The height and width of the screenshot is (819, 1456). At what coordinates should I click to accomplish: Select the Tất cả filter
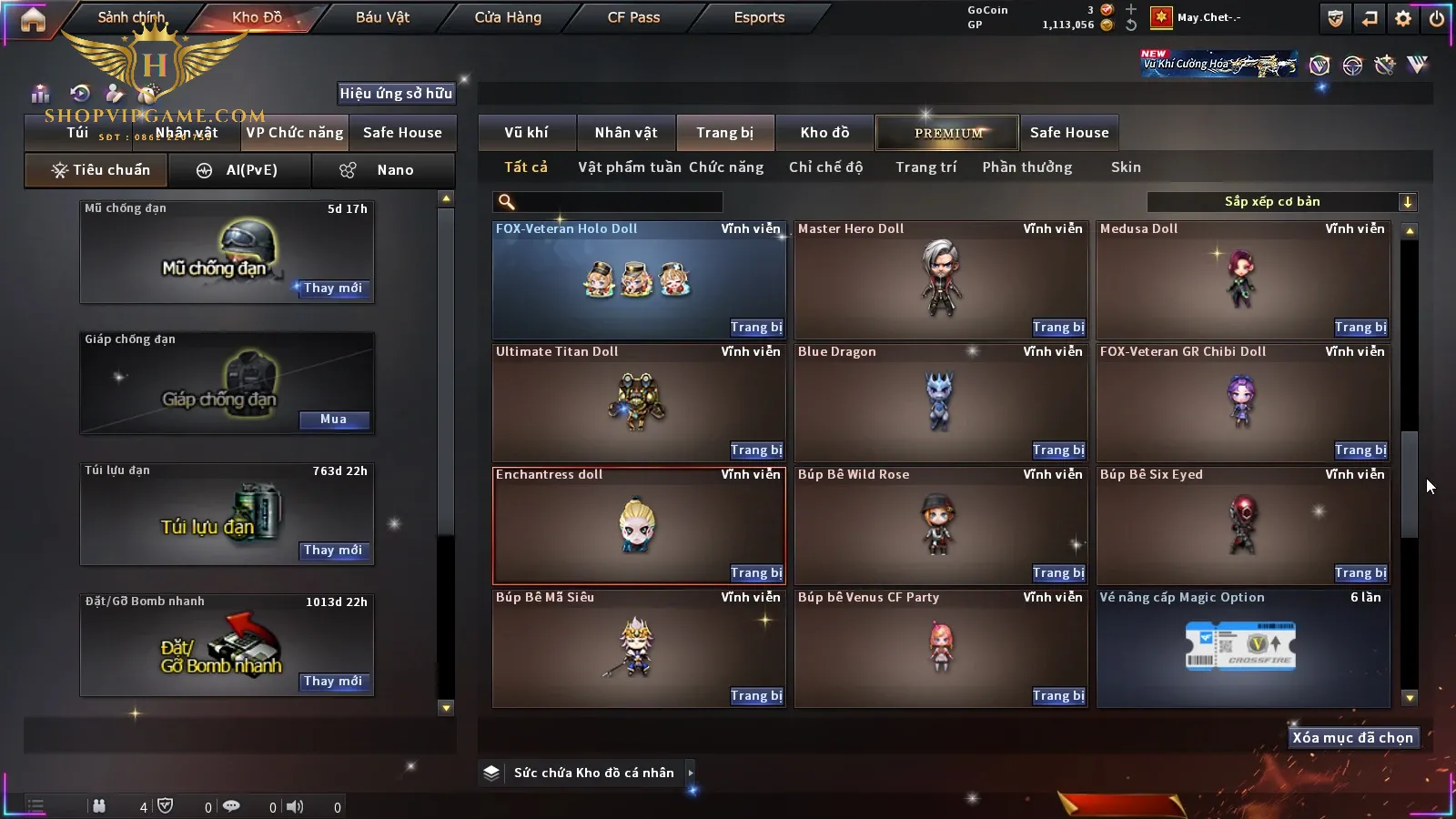526,167
